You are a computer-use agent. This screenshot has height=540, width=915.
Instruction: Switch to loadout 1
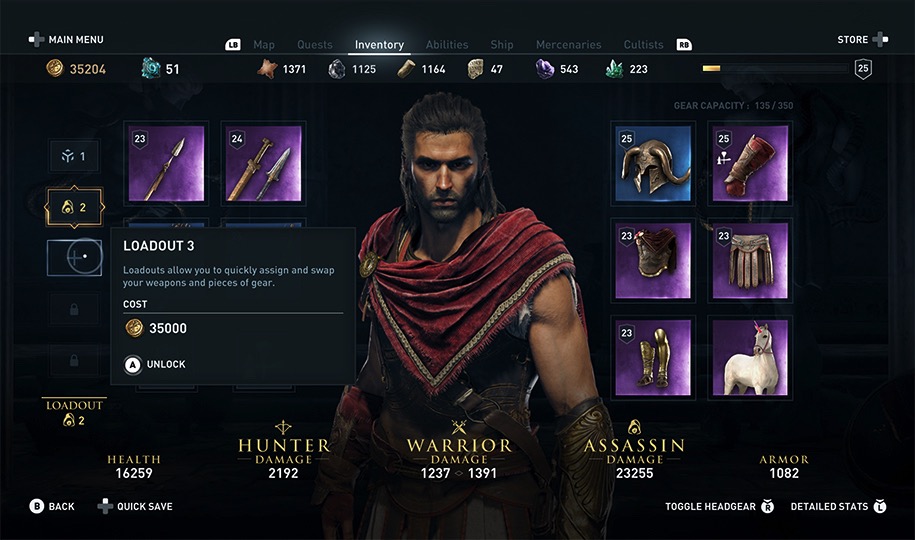coord(74,157)
